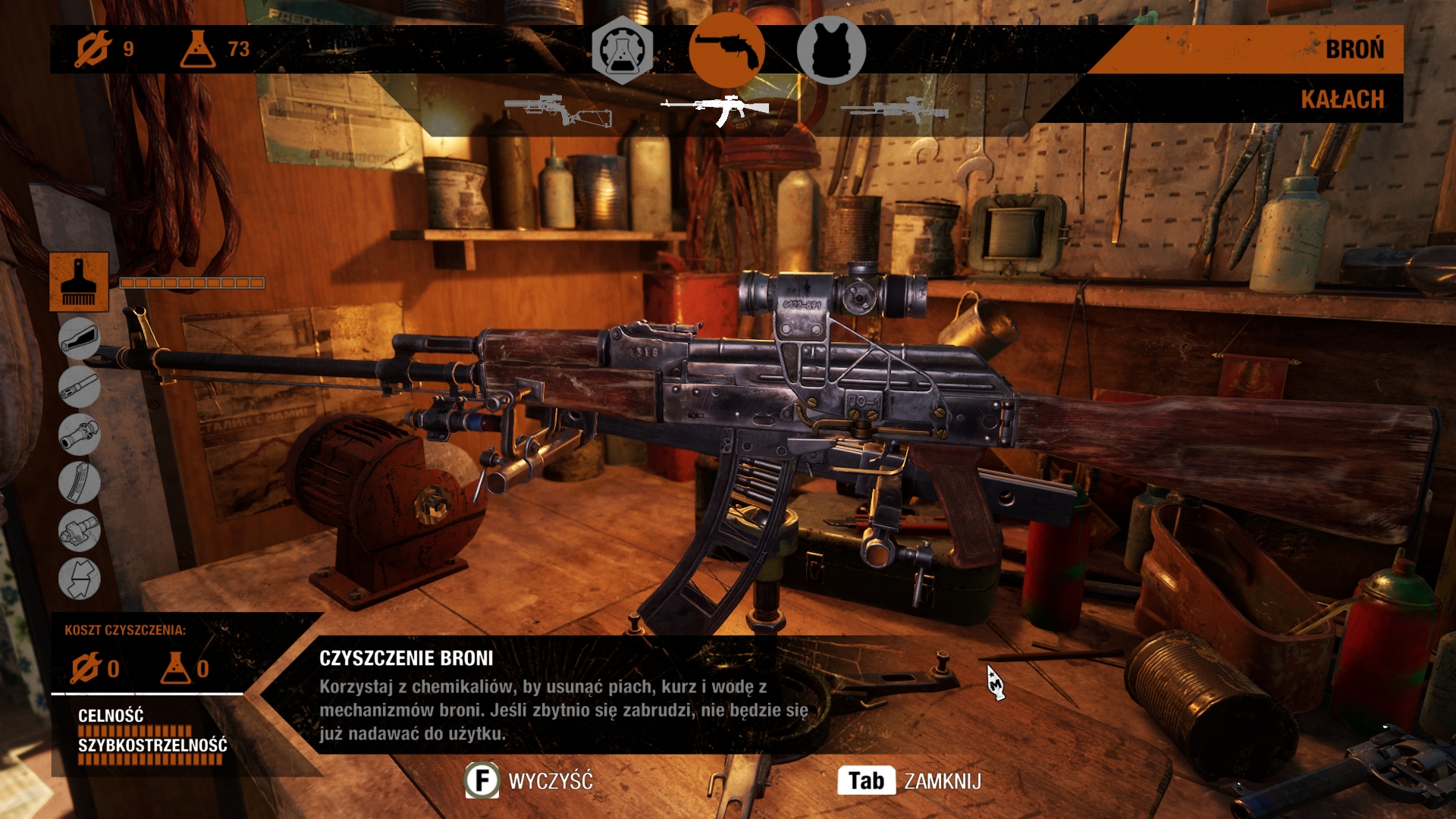Image resolution: width=1456 pixels, height=819 pixels.
Task: Select the brush weapon cleaning option
Action: (x=79, y=282)
